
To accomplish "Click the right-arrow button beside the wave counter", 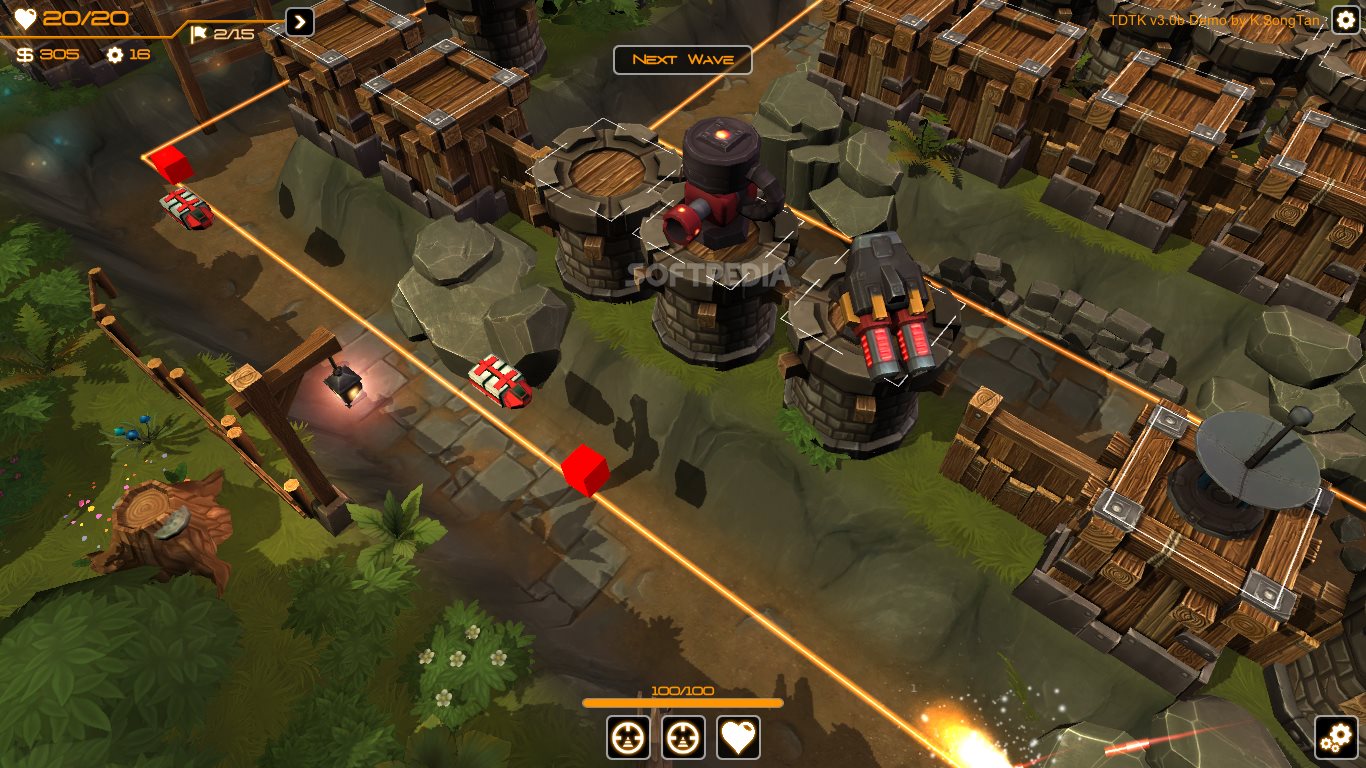I will pos(300,22).
